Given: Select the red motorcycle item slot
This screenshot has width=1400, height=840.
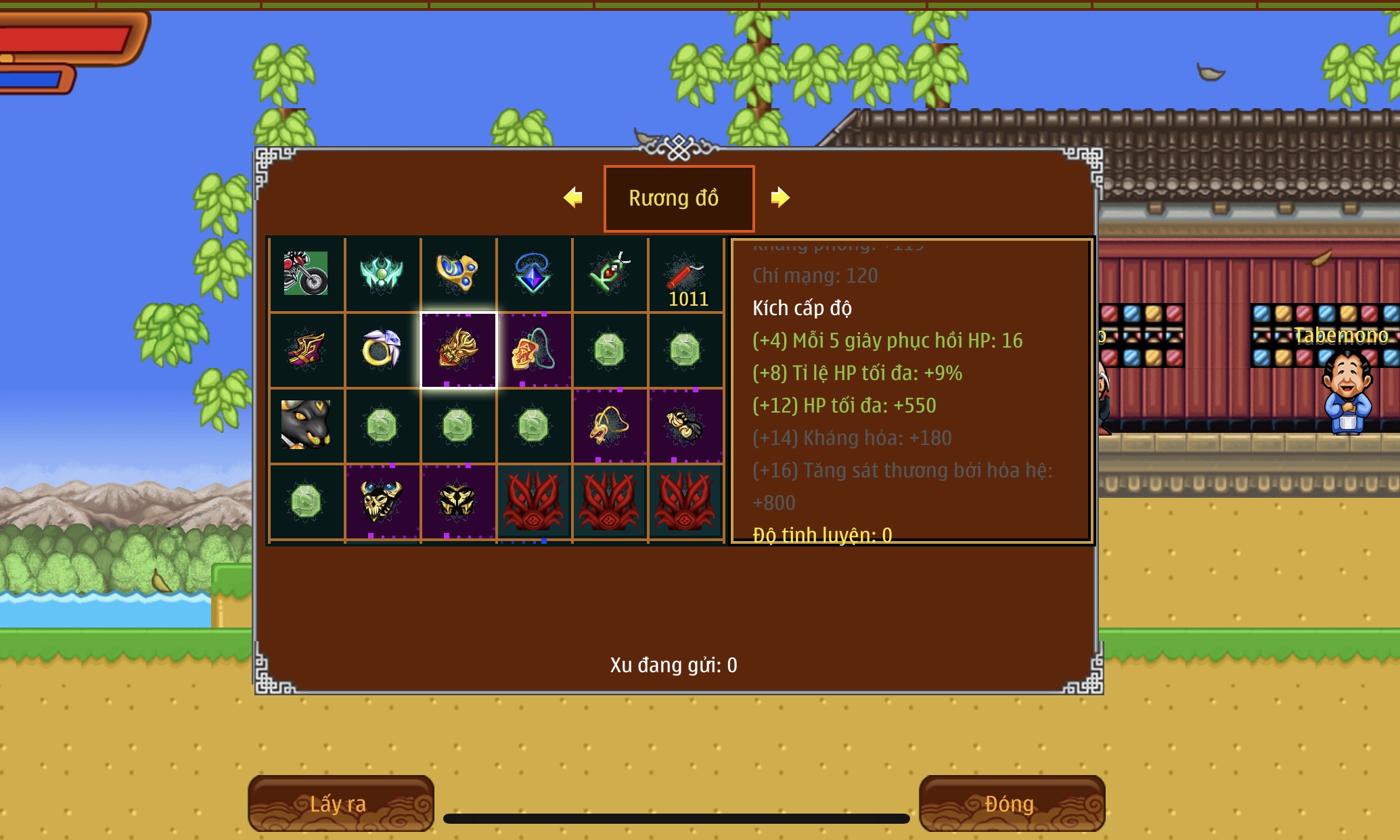Looking at the screenshot, I should 307,274.
